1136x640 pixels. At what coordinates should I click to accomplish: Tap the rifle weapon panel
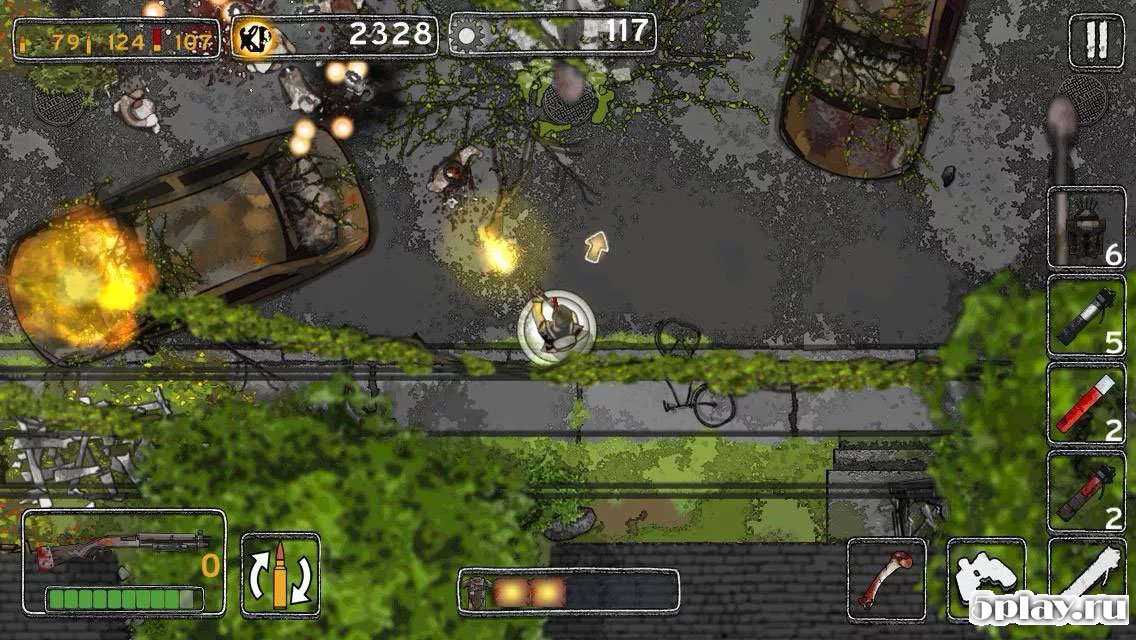tap(124, 562)
